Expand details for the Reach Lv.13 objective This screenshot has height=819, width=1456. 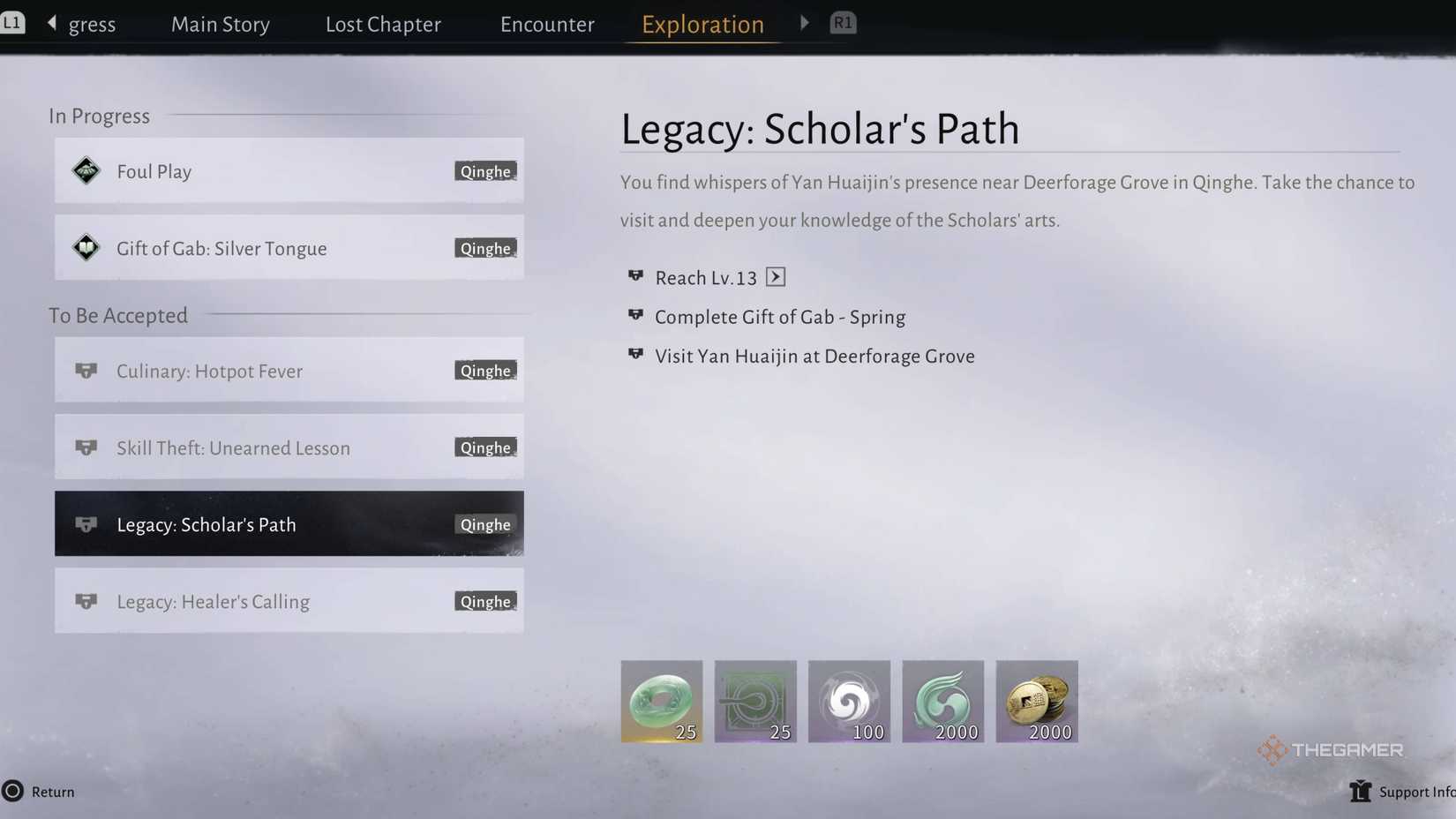click(776, 276)
